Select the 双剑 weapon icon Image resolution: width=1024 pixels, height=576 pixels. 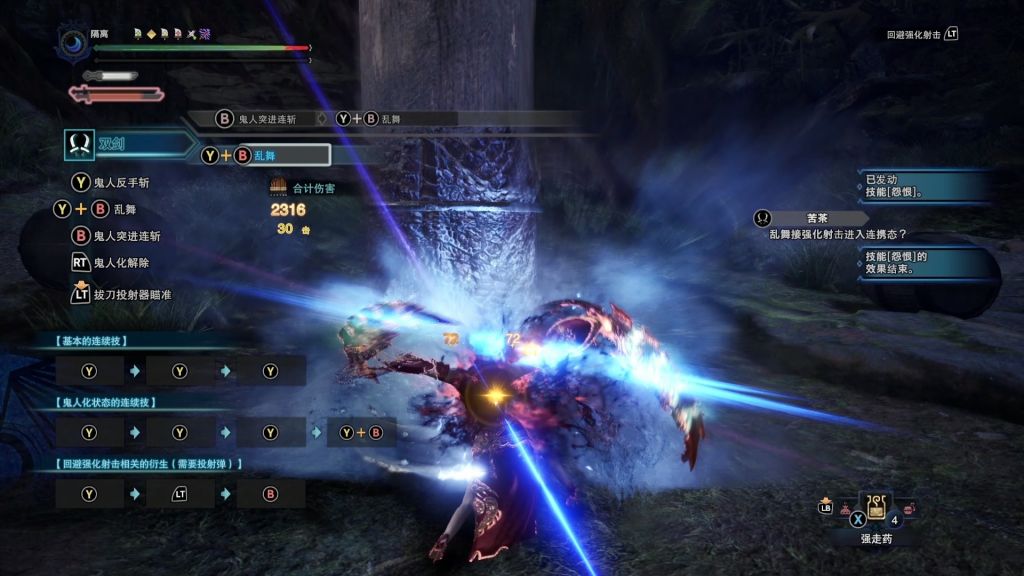click(x=79, y=144)
